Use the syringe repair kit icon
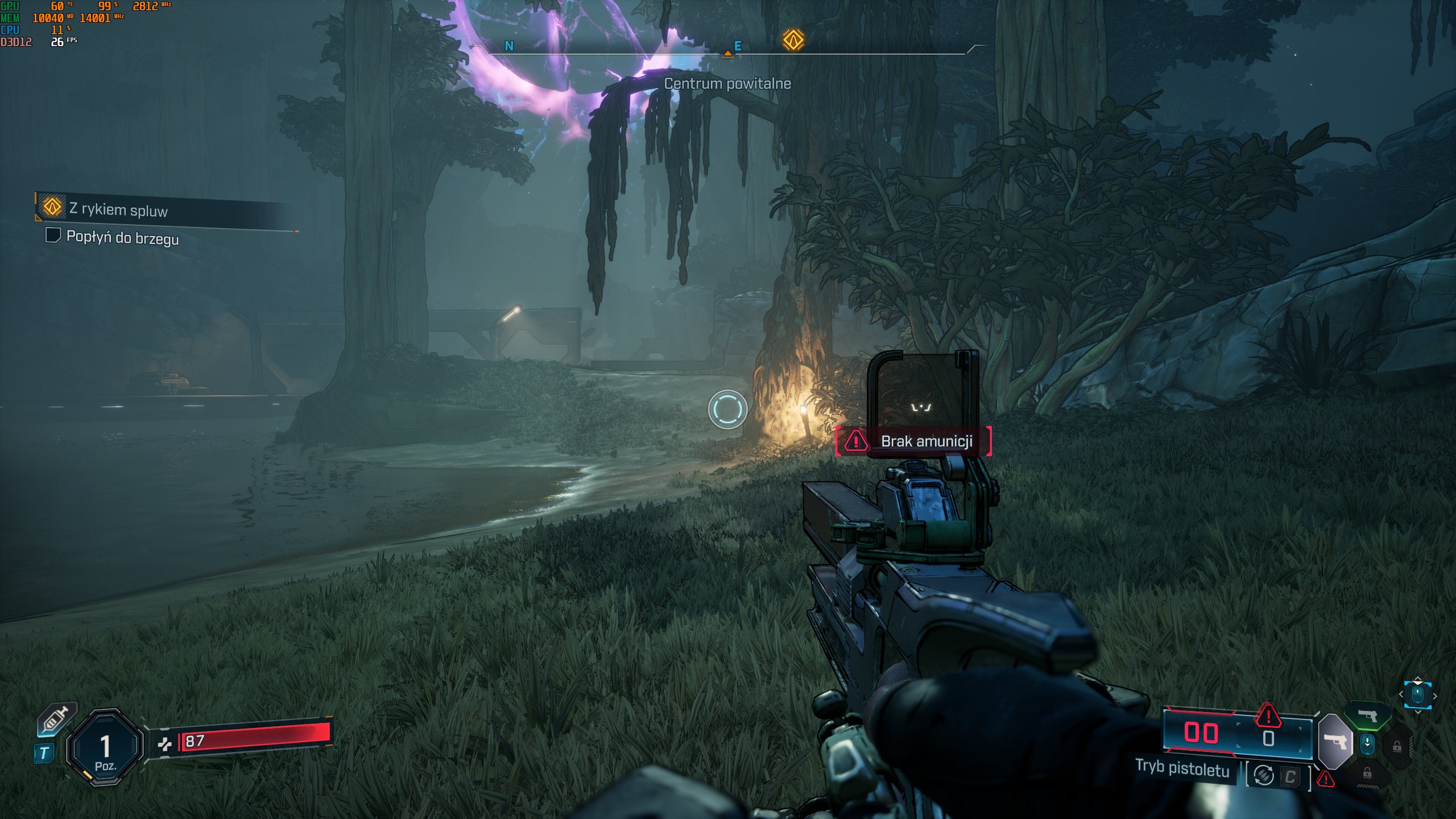 click(56, 719)
